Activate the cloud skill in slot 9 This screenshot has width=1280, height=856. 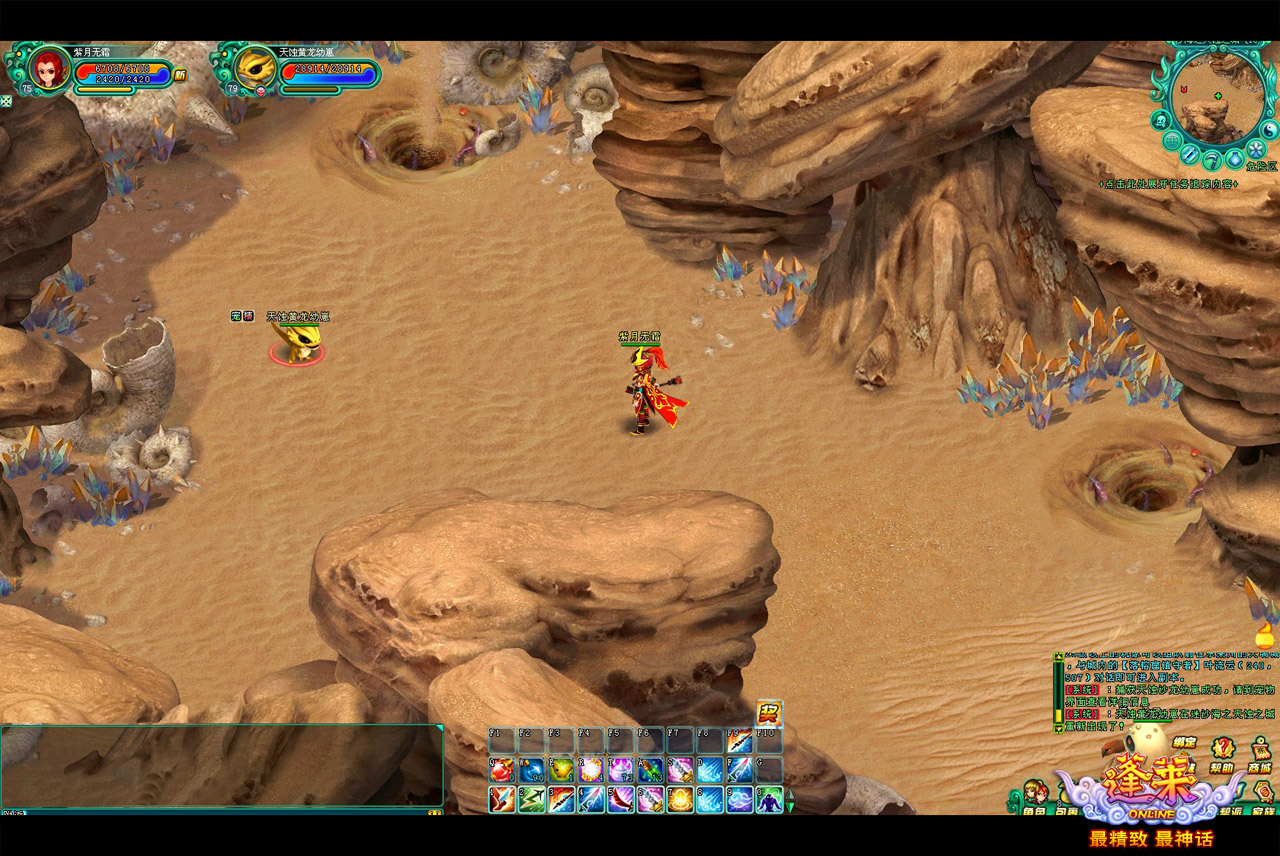739,800
